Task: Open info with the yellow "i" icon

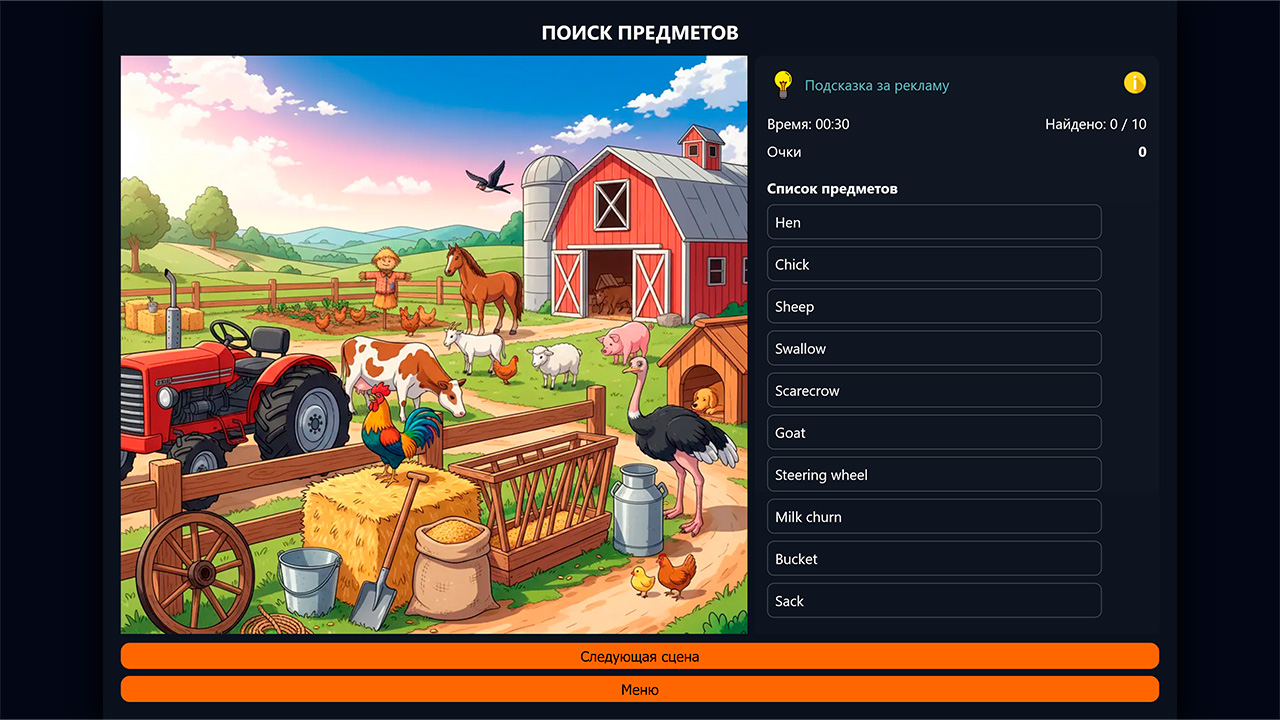Action: tap(1134, 83)
